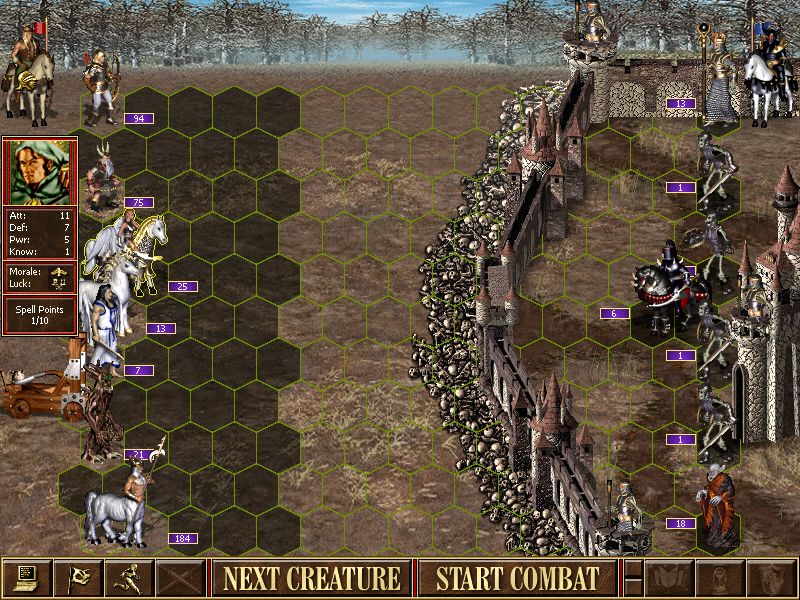
Task: Start Combat to end tactics phase
Action: point(517,578)
